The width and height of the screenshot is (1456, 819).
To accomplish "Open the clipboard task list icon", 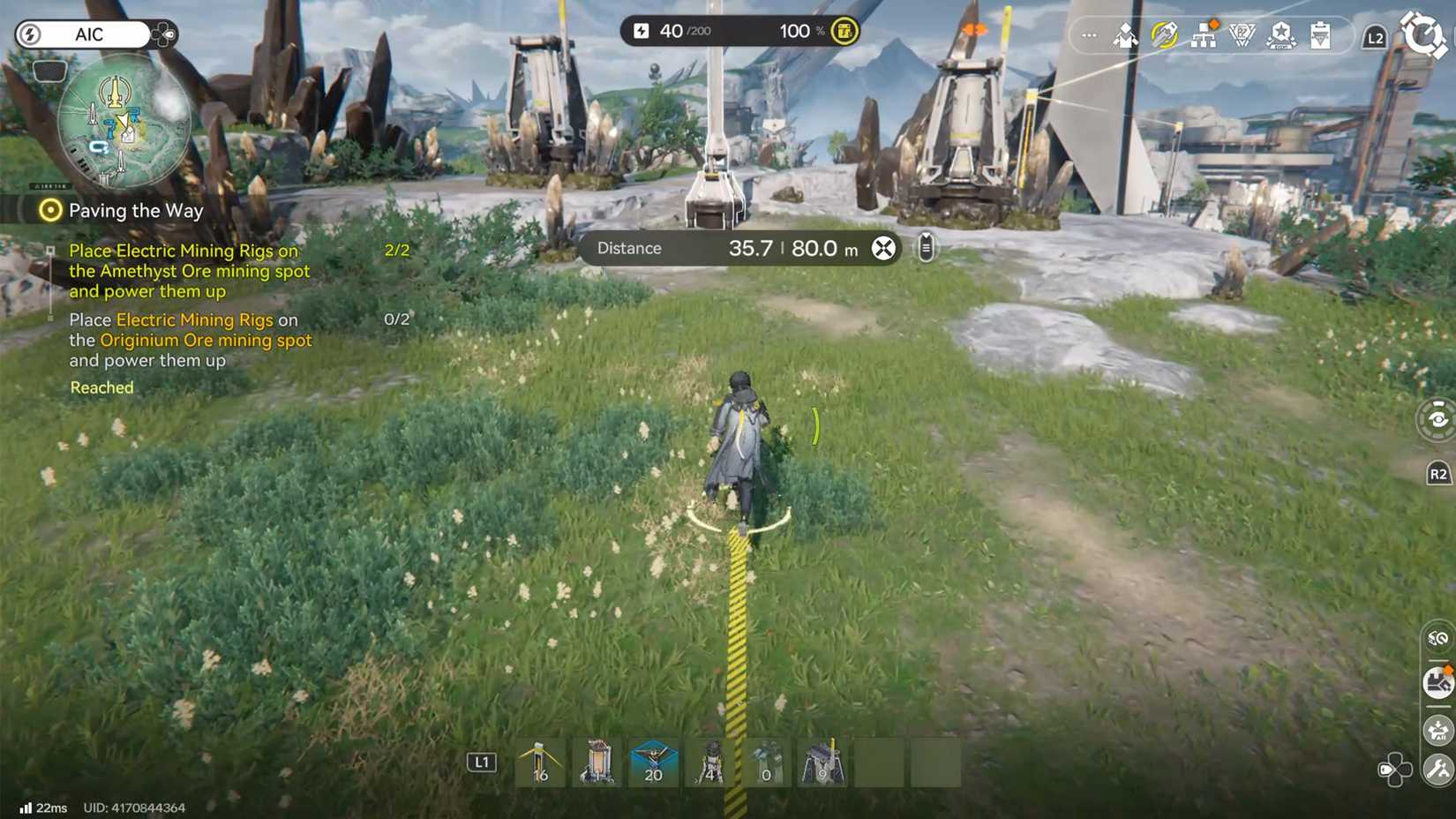I will click(x=1320, y=35).
